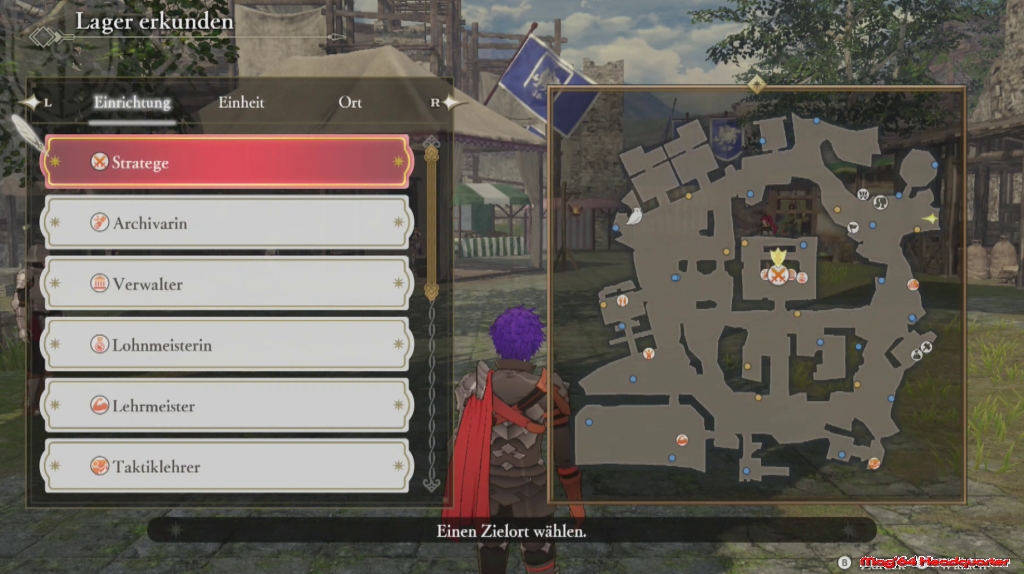Click the golden scrollbar handle of the list

(x=431, y=220)
